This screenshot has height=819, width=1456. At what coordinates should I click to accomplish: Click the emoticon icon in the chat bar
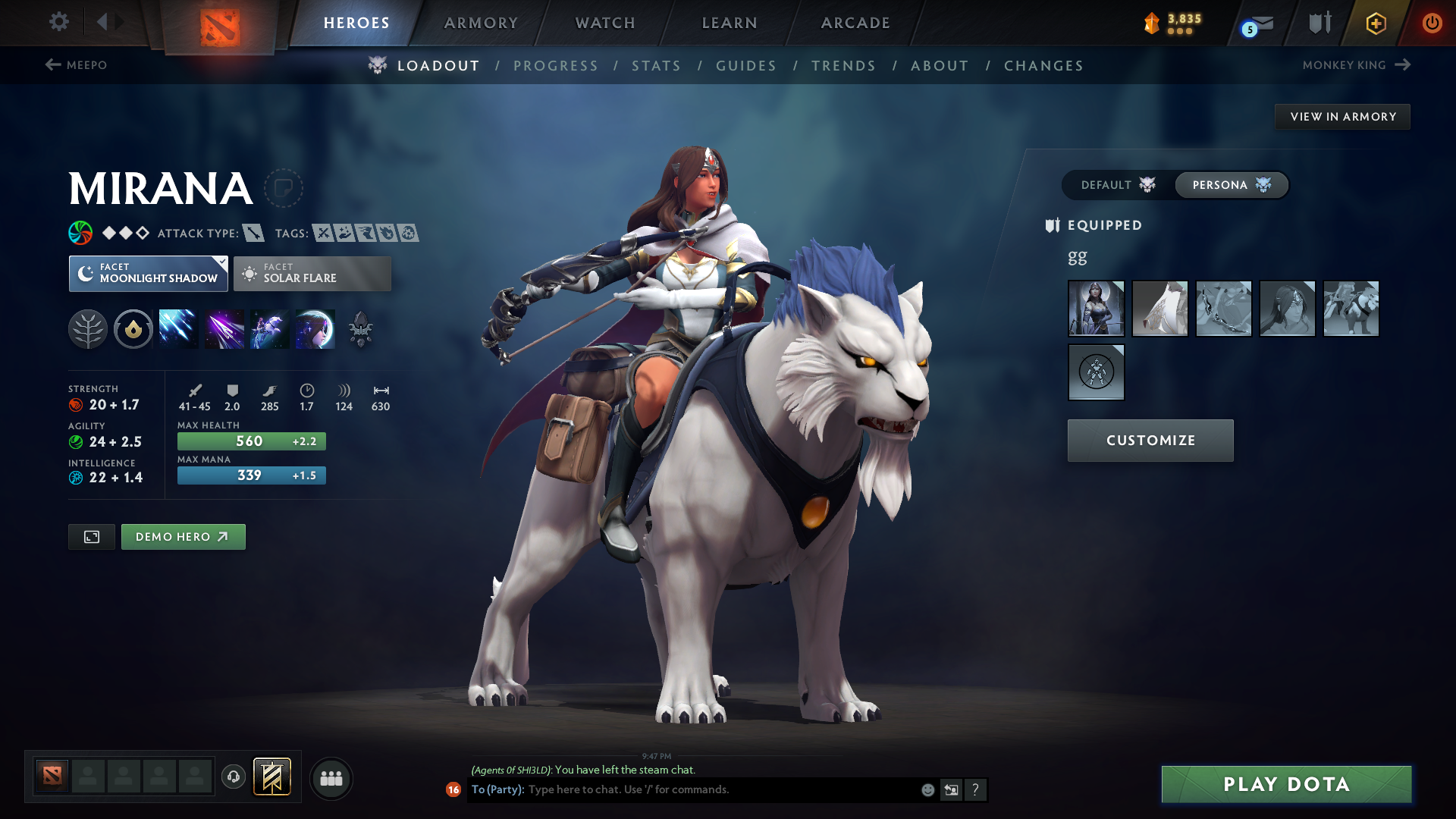pyautogui.click(x=927, y=789)
